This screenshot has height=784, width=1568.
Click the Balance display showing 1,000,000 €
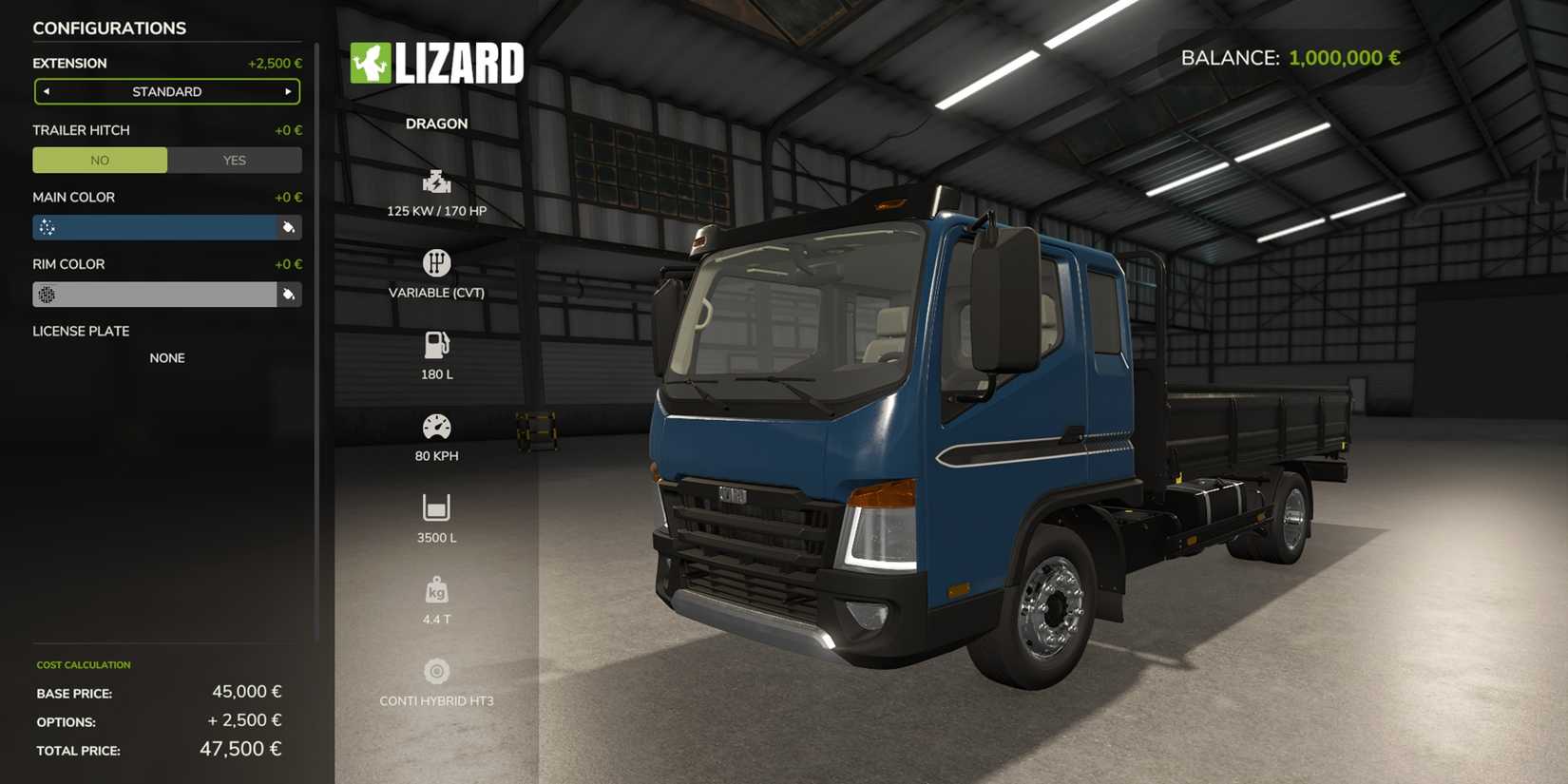[x=1291, y=57]
